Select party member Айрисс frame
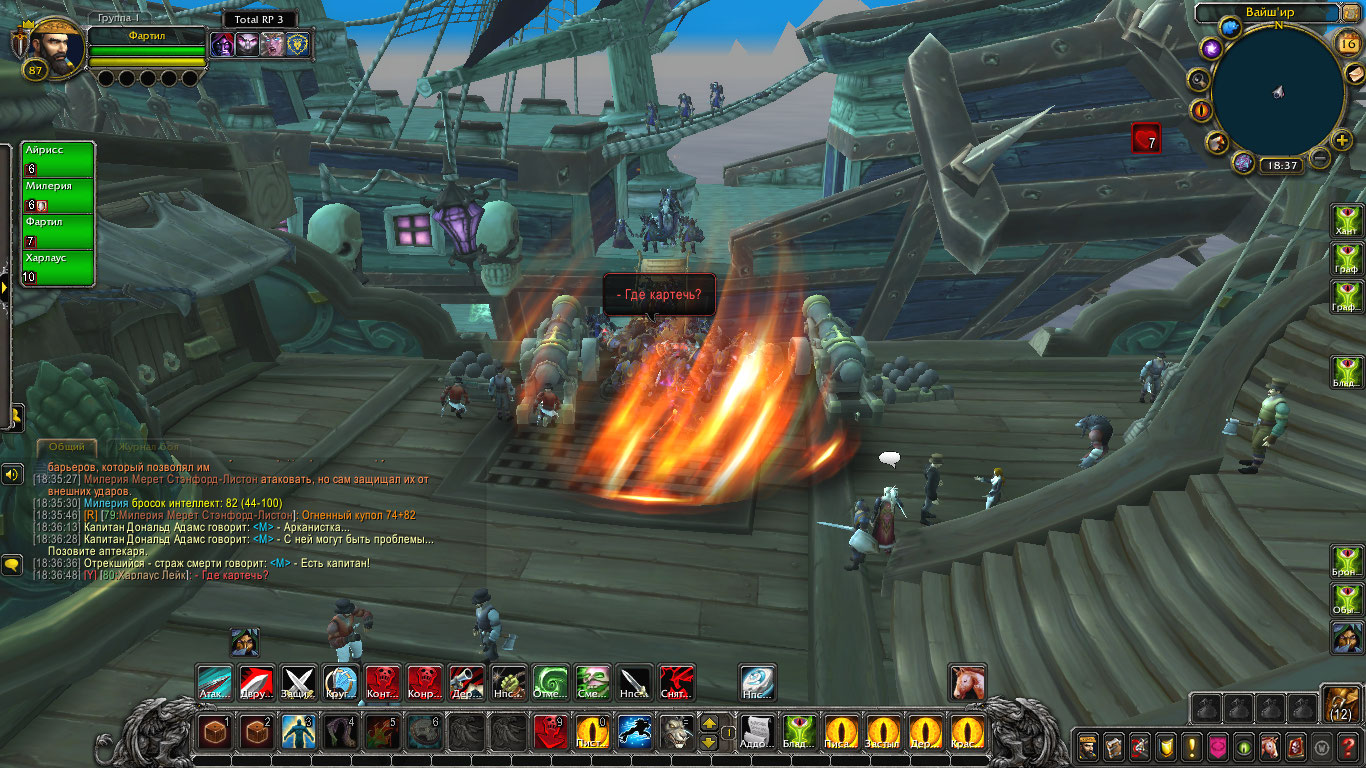This screenshot has height=768, width=1366. (x=58, y=159)
